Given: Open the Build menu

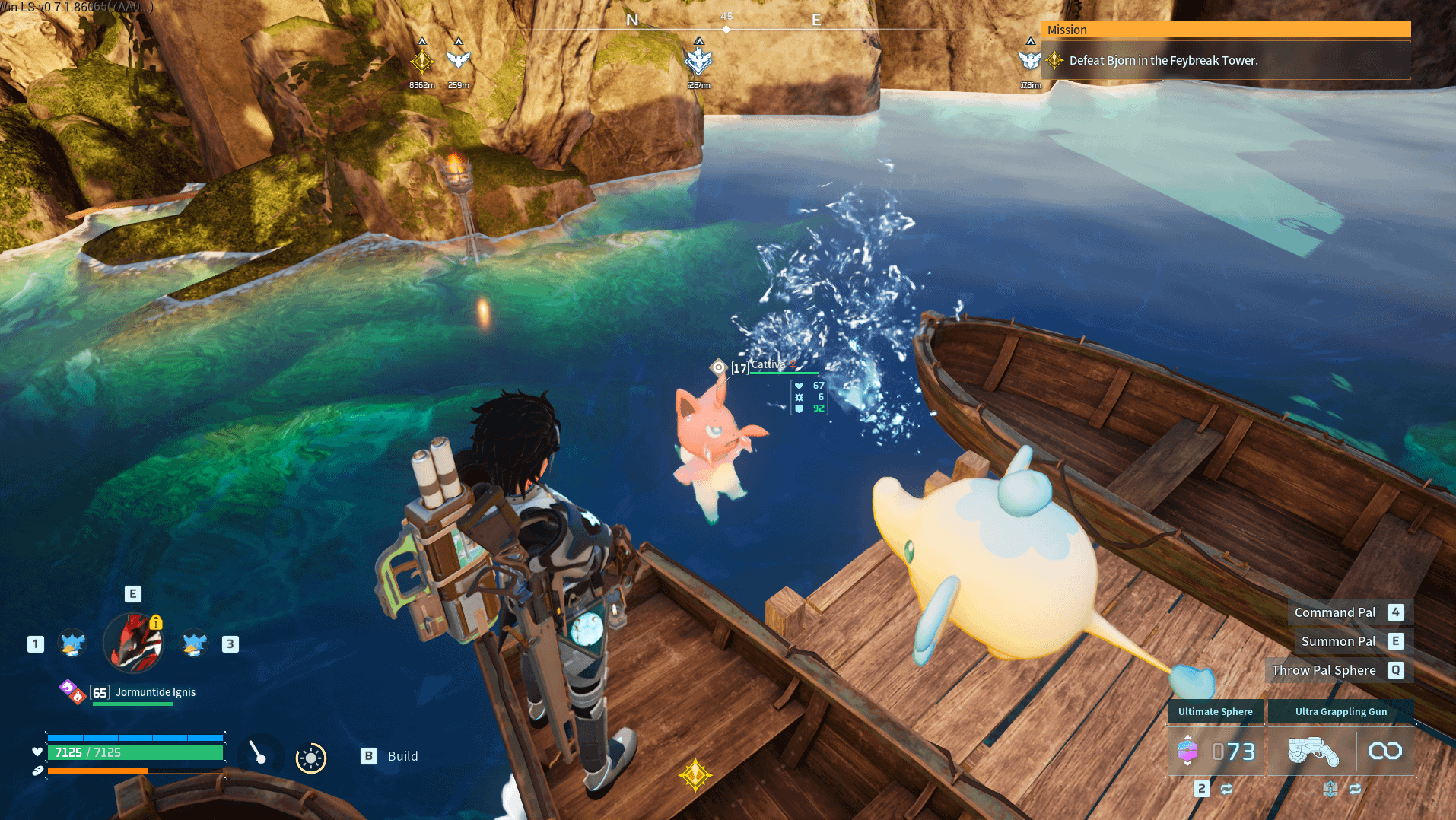Looking at the screenshot, I should pyautogui.click(x=389, y=756).
